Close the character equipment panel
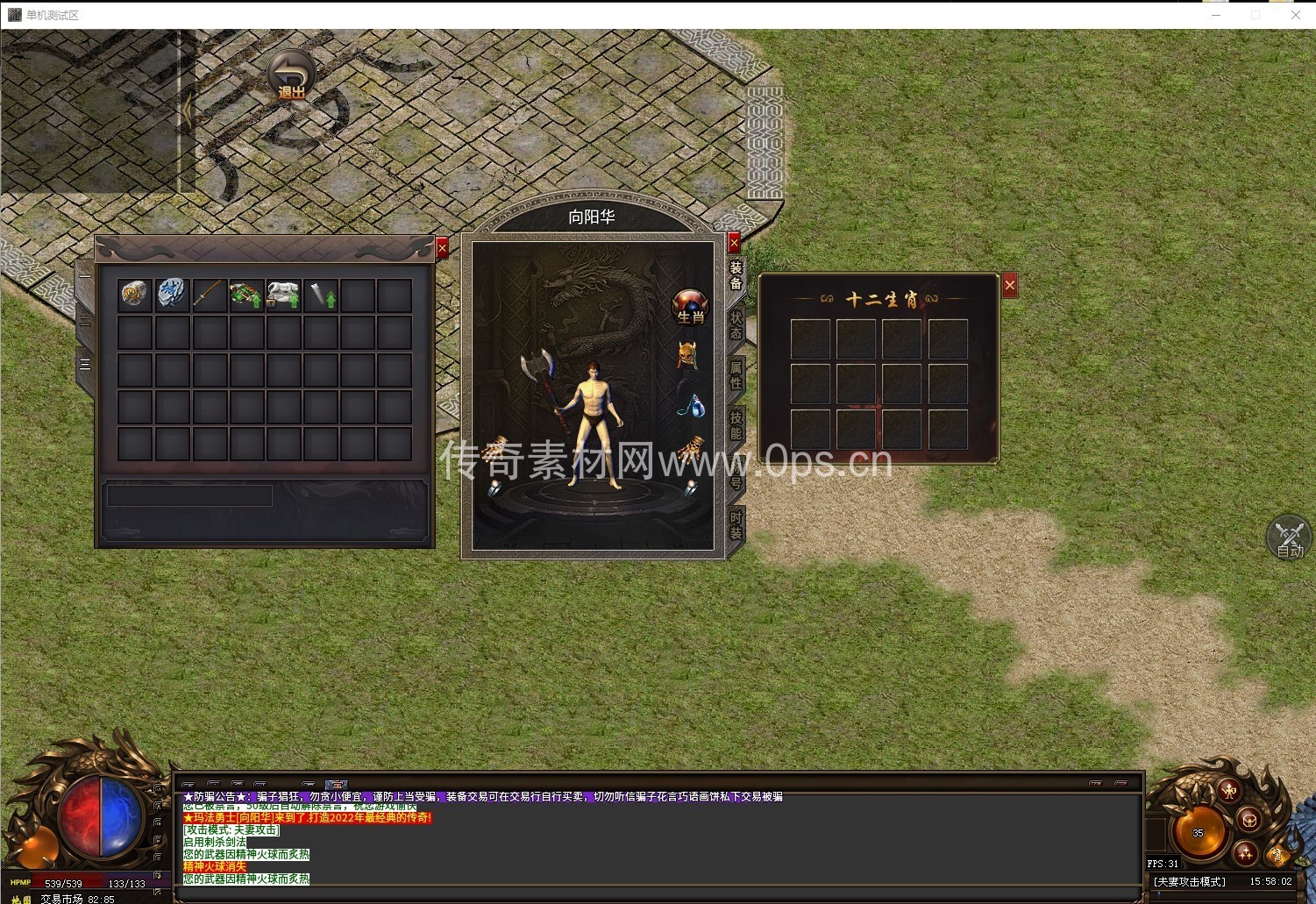The width and height of the screenshot is (1316, 904). (734, 242)
